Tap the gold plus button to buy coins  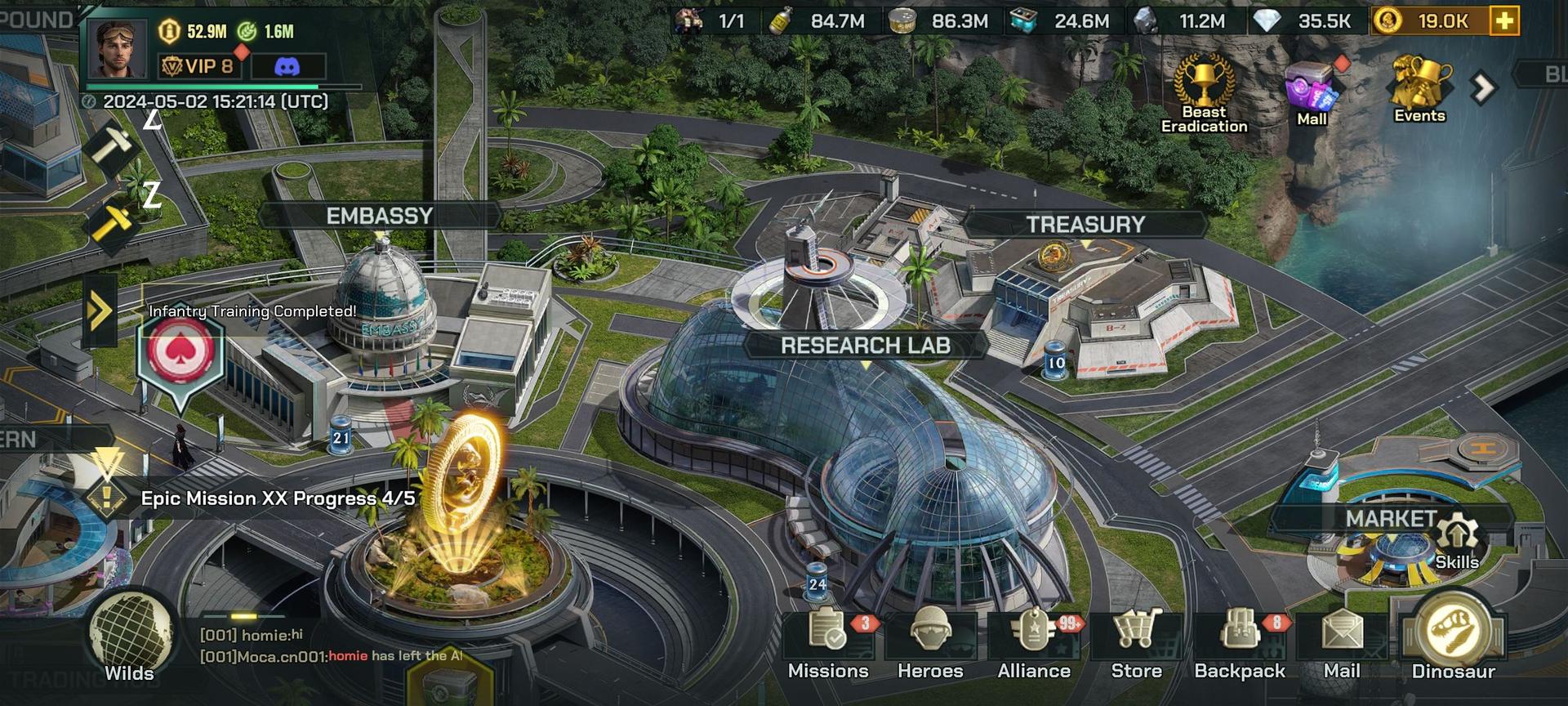[1503, 21]
